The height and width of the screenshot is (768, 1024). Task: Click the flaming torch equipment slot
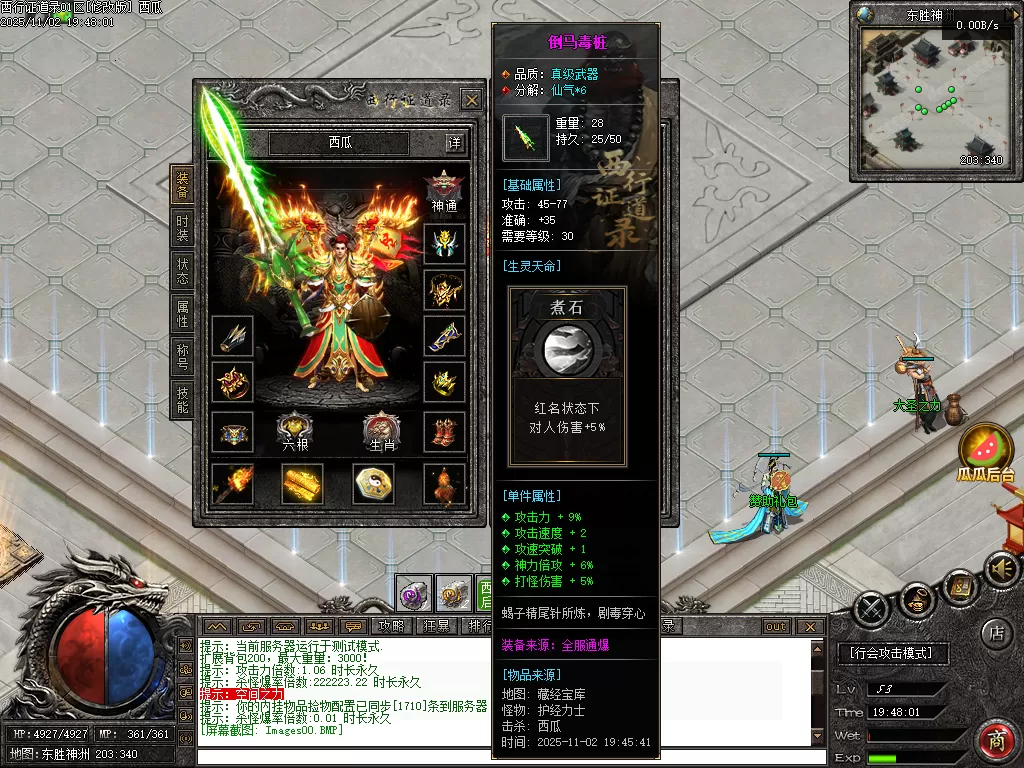pos(232,484)
